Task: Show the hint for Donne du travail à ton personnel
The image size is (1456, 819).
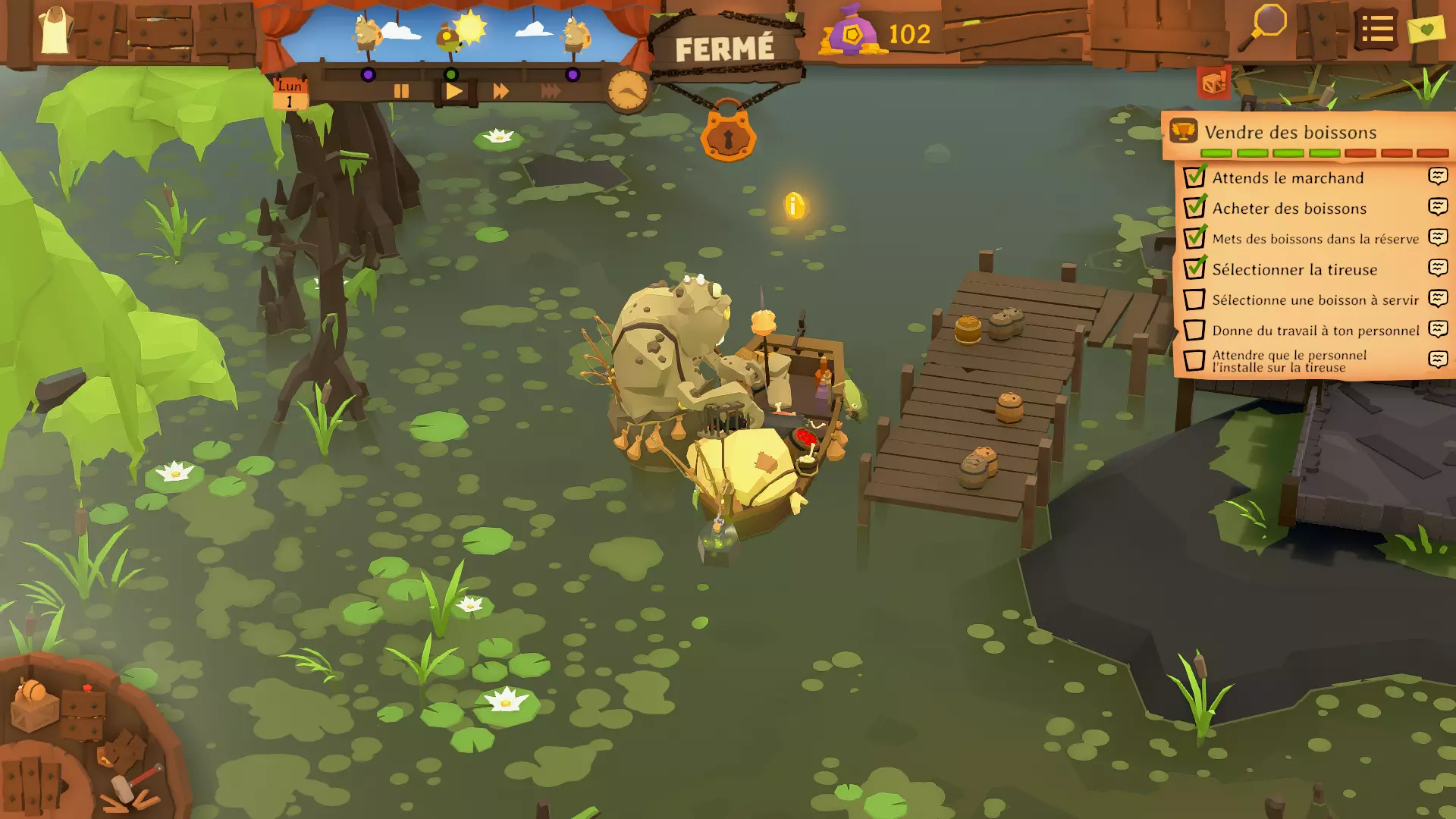Action: tap(1438, 329)
